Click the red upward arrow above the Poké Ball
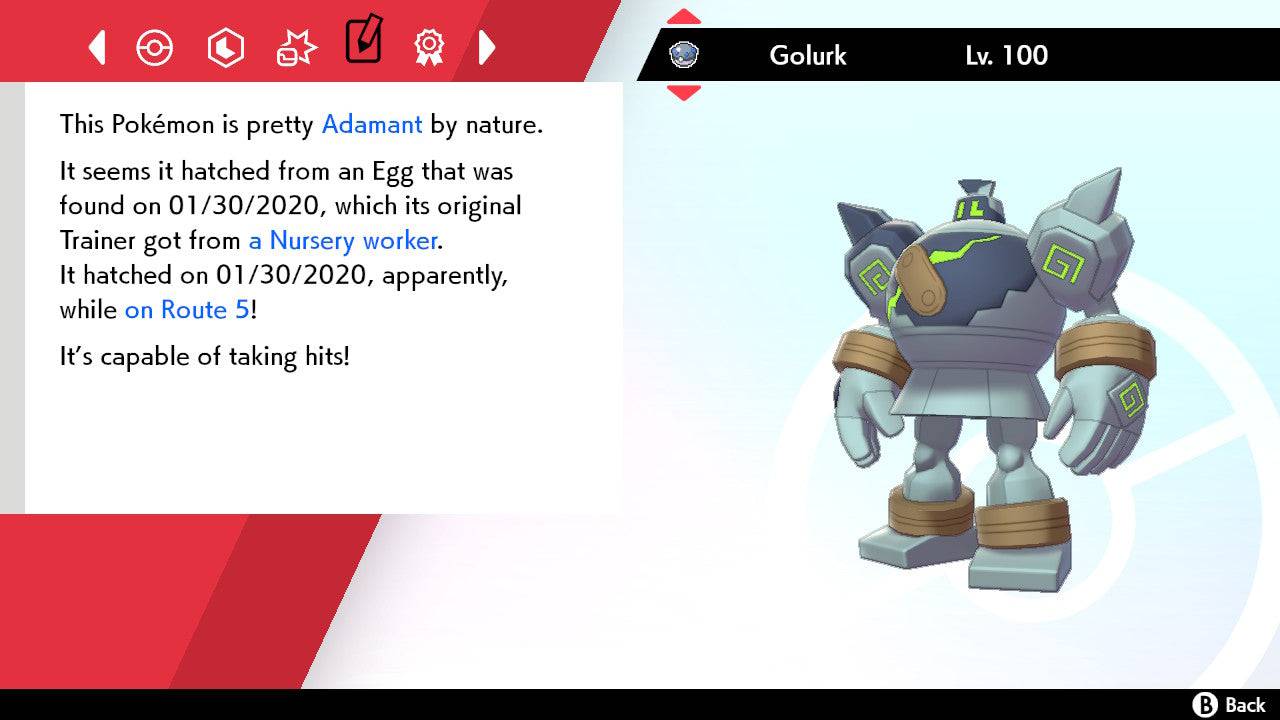This screenshot has width=1280, height=720. 683,14
